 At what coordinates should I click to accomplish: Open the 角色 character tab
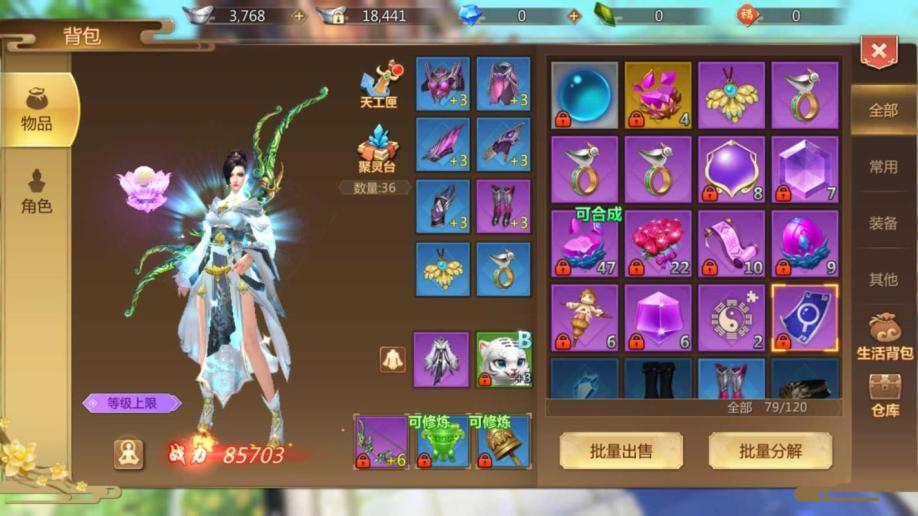click(x=37, y=191)
